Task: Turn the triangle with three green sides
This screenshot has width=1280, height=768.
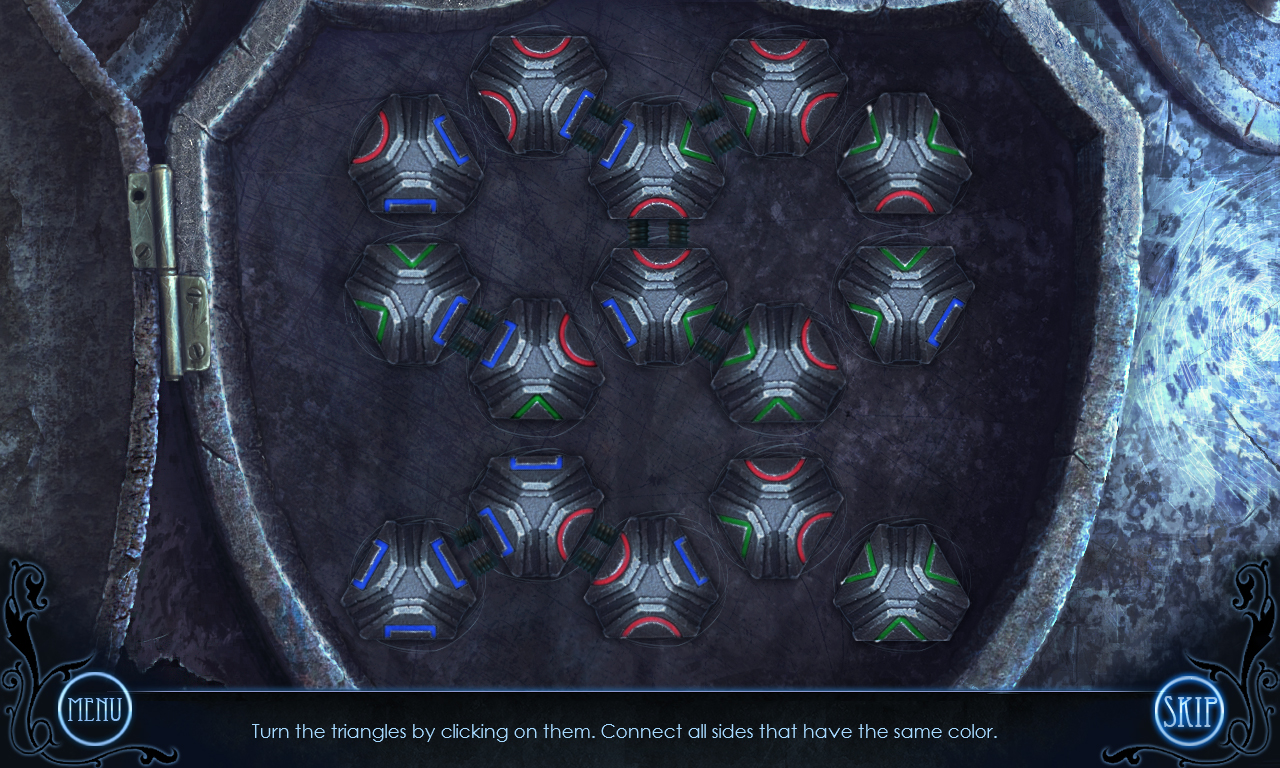Action: [902, 582]
